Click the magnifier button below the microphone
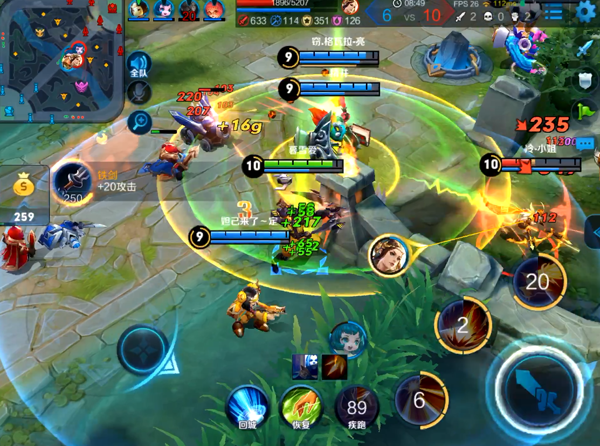The image size is (600, 446). pos(140,121)
